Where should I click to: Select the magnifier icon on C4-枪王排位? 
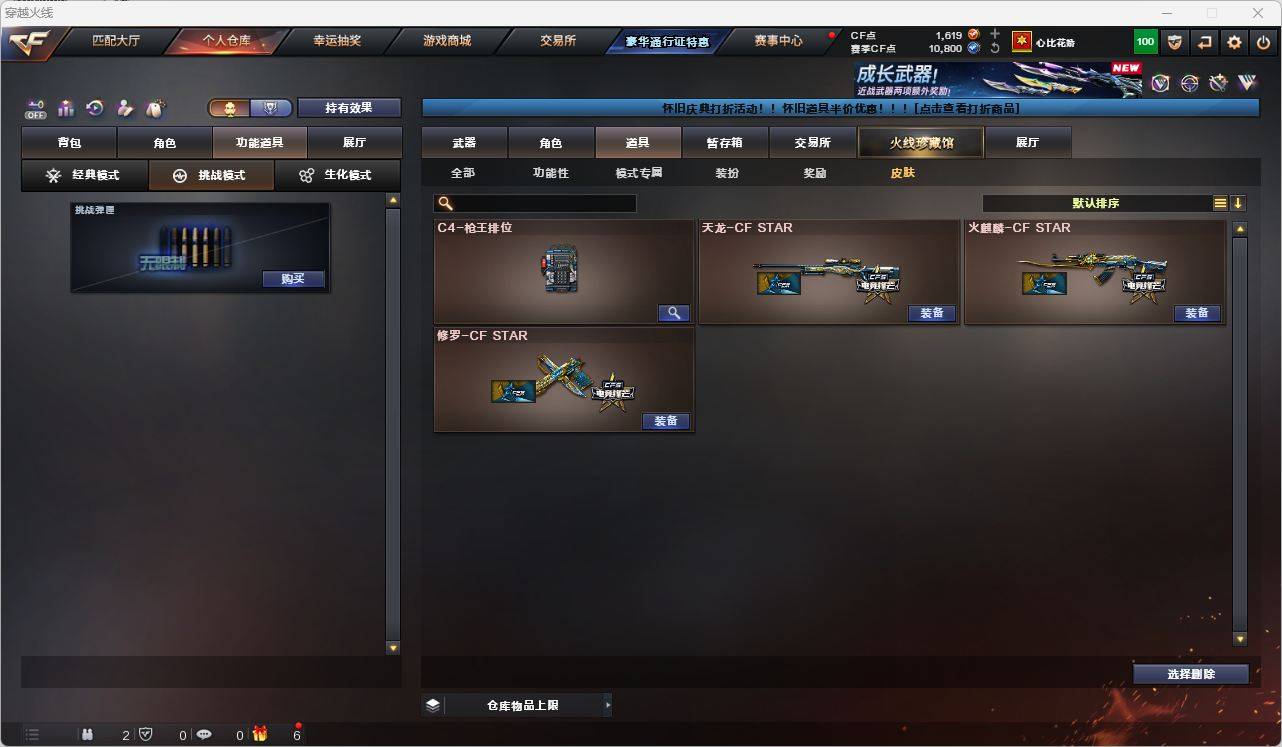pos(674,313)
